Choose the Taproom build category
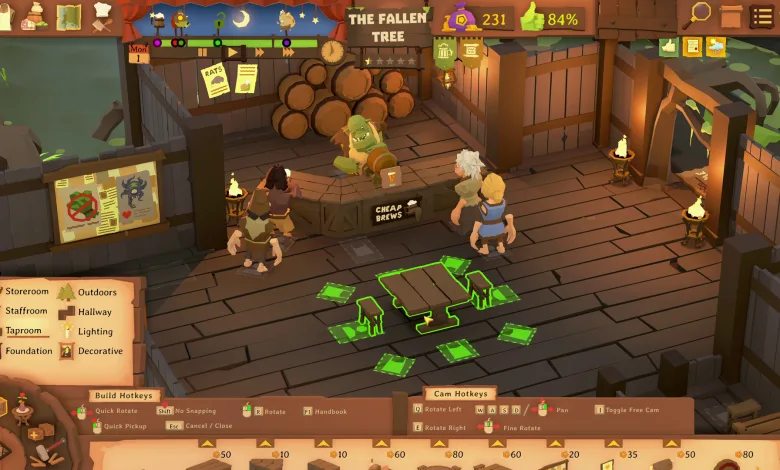 point(24,331)
